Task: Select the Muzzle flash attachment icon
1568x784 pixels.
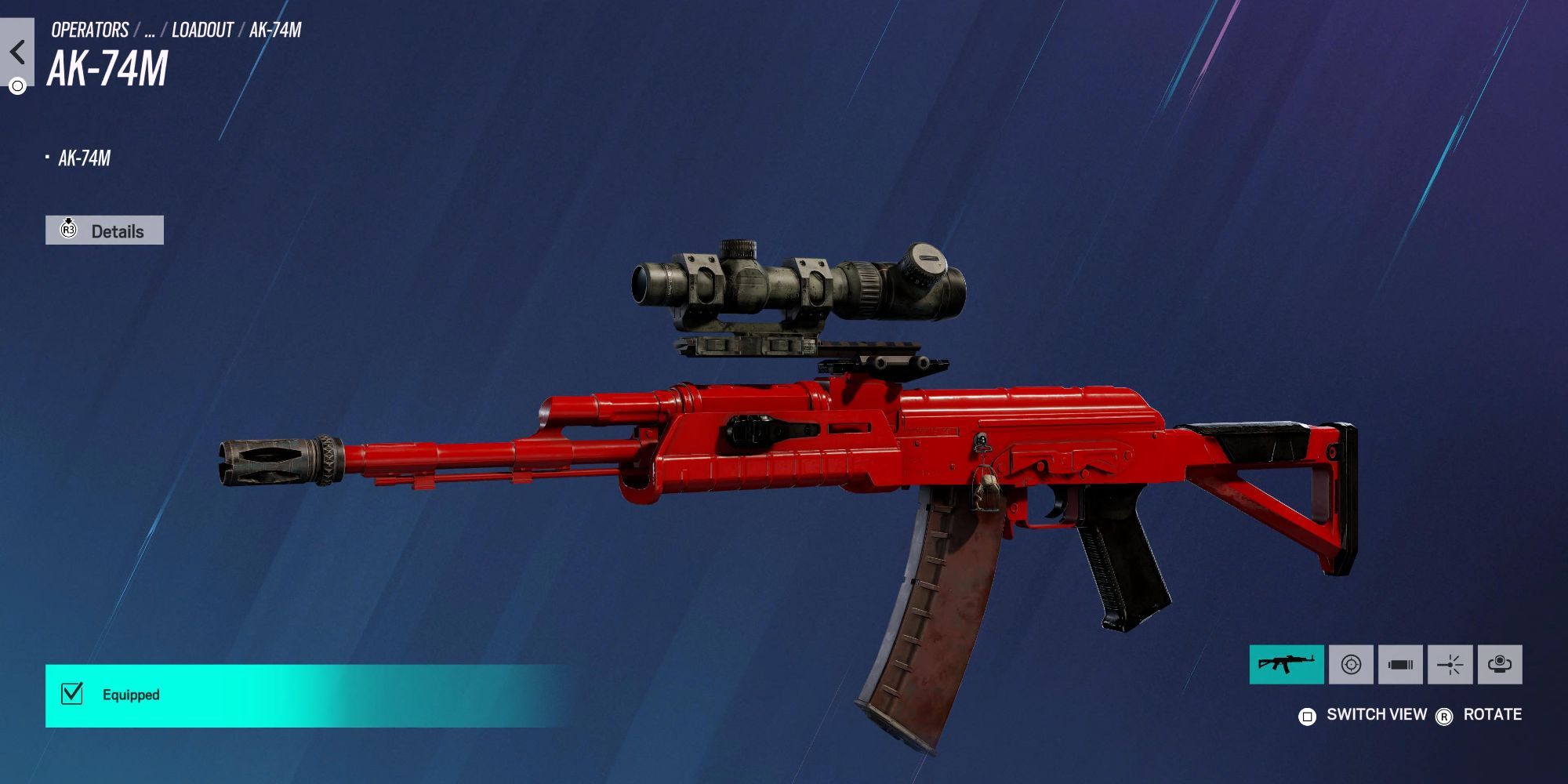Action: (x=1451, y=664)
